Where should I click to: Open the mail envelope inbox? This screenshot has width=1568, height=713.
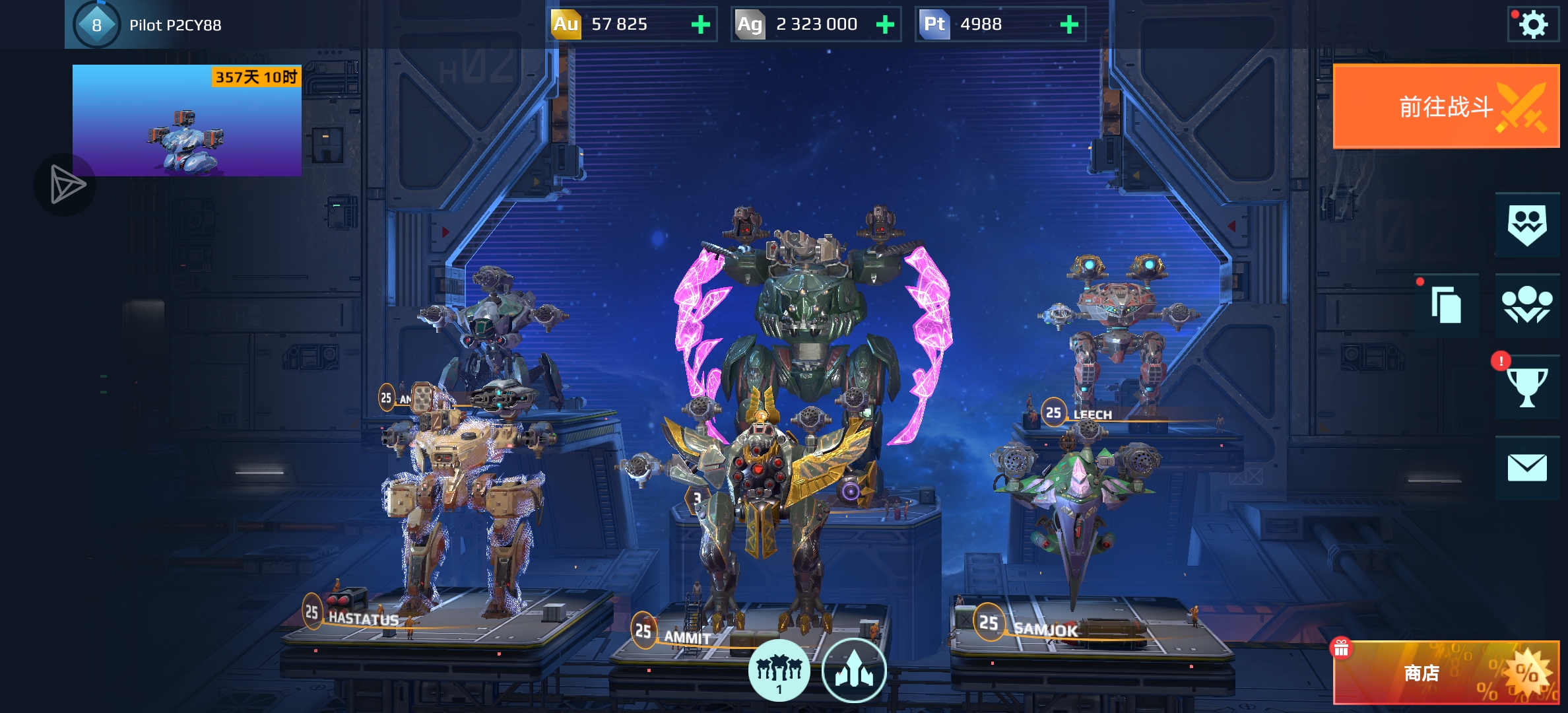click(x=1526, y=468)
